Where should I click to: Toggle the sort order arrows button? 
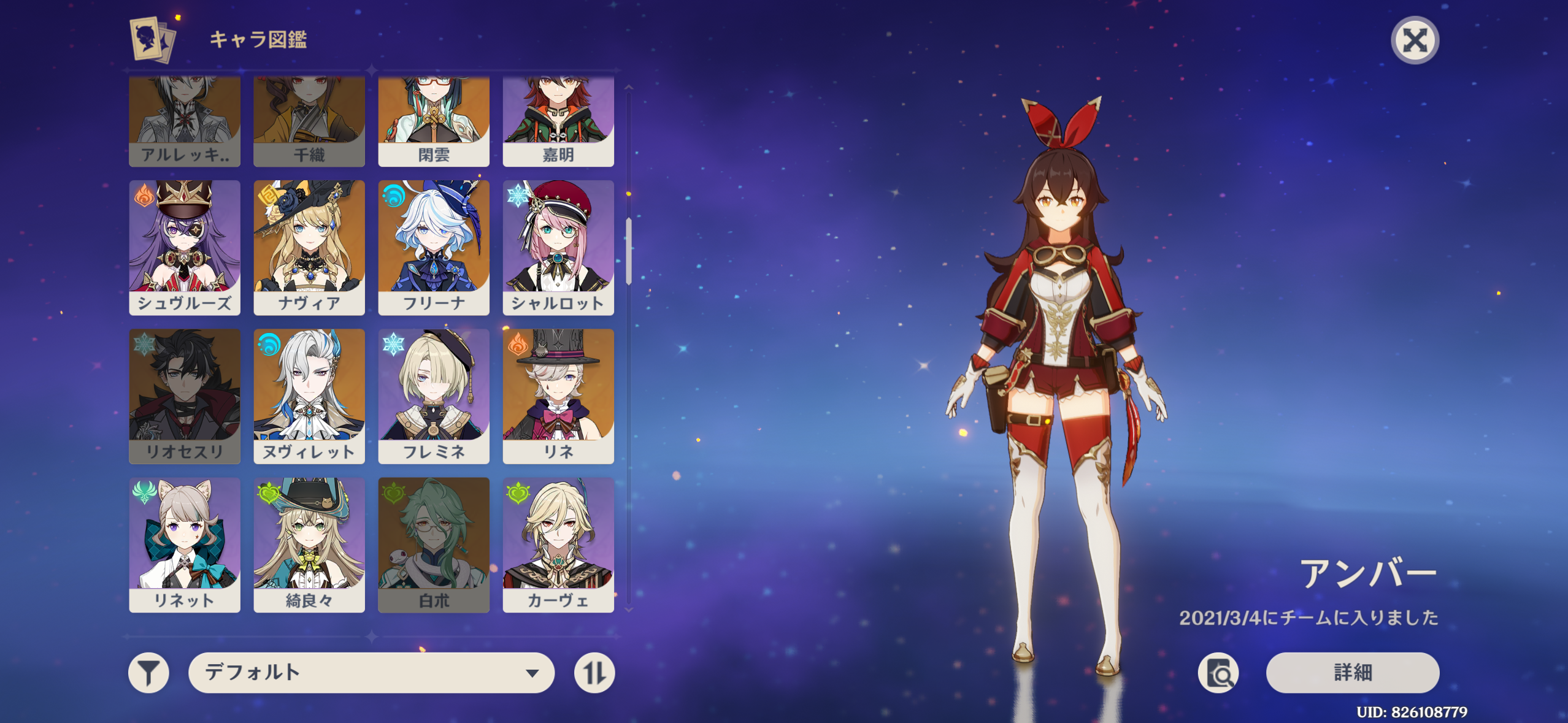[x=594, y=673]
